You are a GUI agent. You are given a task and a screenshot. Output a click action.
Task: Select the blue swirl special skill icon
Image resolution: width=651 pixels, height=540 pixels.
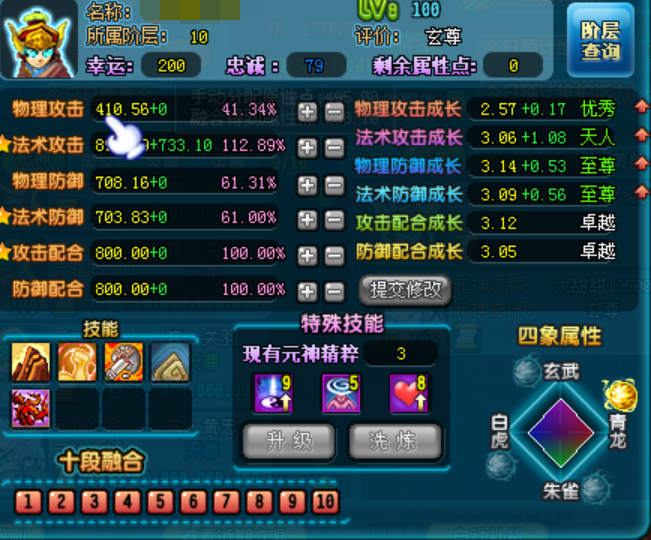click(x=340, y=392)
